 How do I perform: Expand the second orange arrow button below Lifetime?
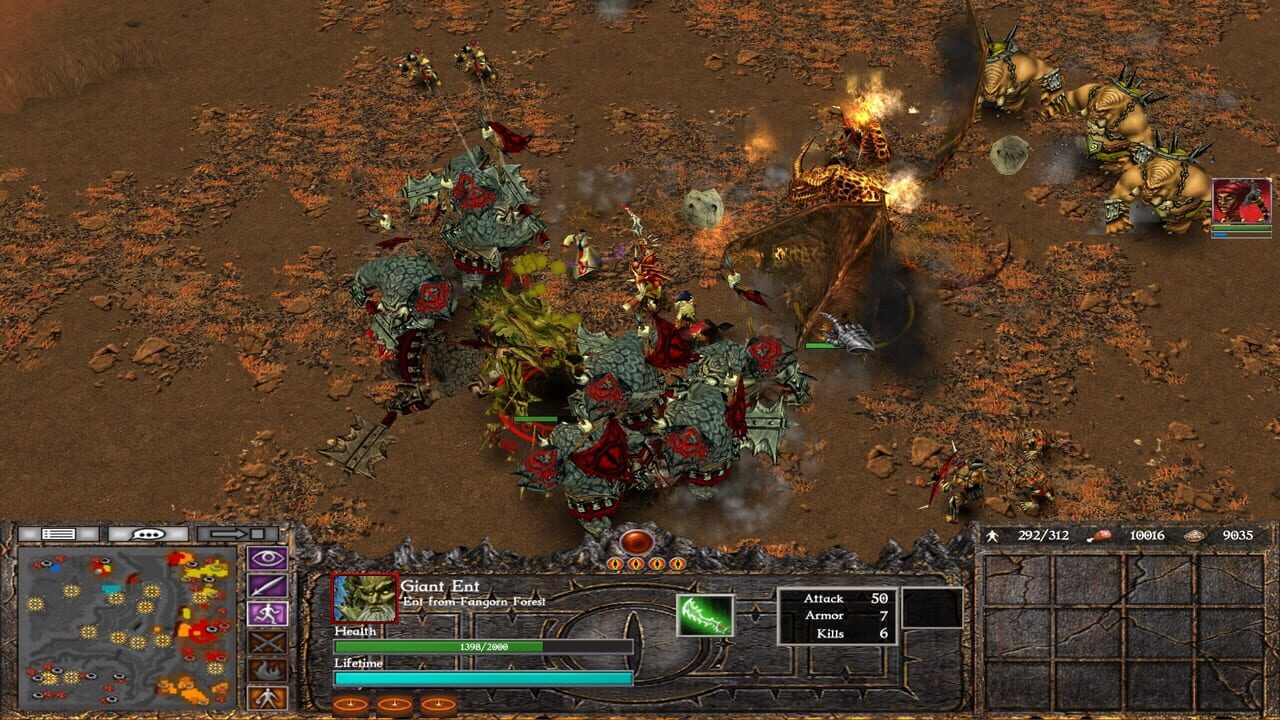pyautogui.click(x=395, y=704)
